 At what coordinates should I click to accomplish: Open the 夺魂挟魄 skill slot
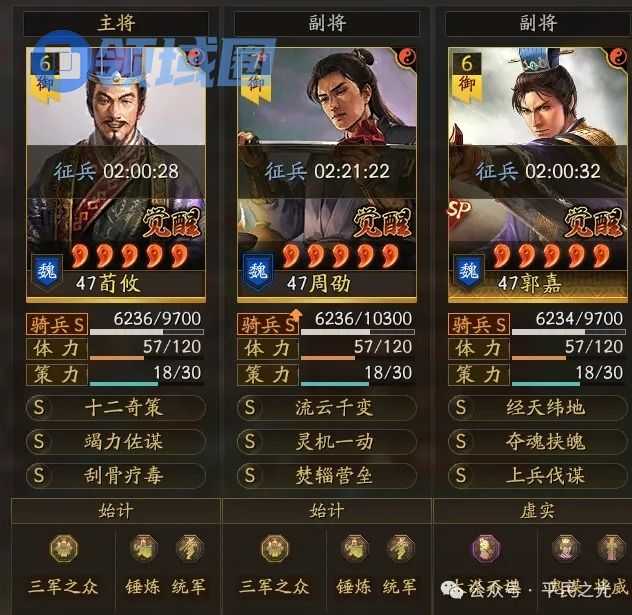click(x=538, y=441)
